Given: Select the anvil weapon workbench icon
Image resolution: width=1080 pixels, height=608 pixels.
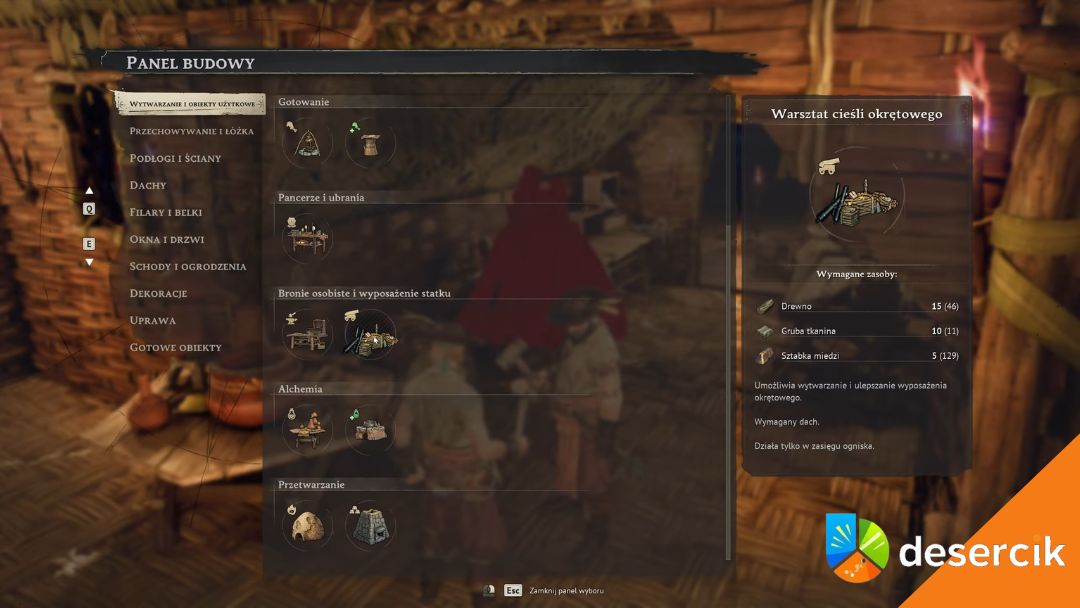Looking at the screenshot, I should coord(307,334).
